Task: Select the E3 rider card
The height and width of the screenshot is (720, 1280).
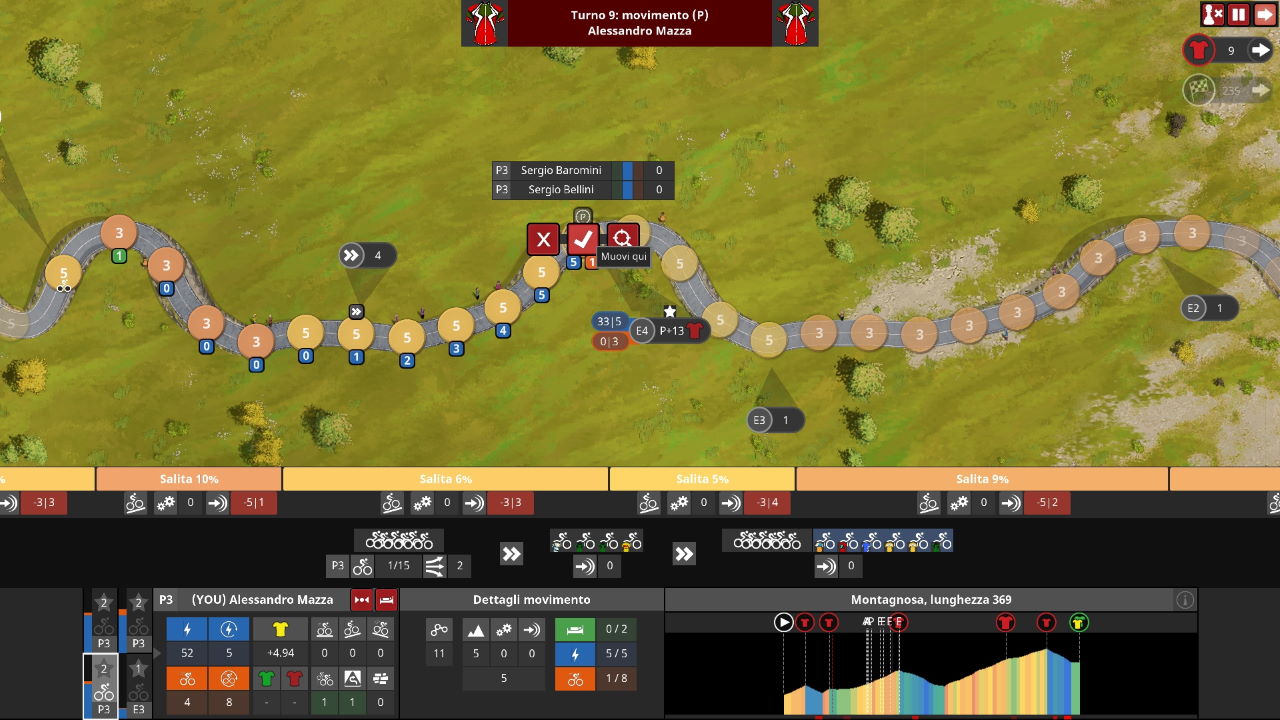Action: click(138, 687)
